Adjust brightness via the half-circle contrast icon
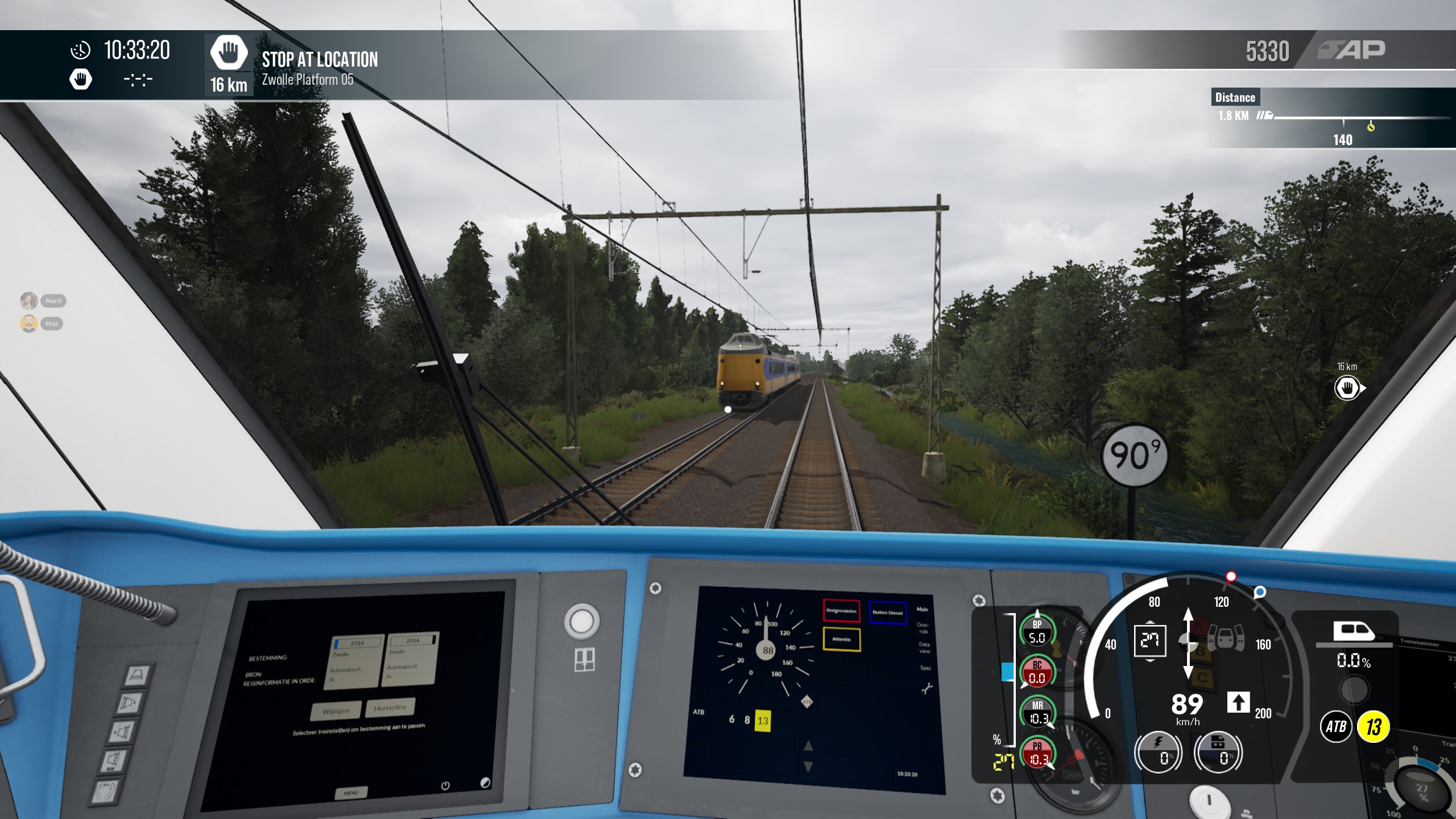 point(485,783)
